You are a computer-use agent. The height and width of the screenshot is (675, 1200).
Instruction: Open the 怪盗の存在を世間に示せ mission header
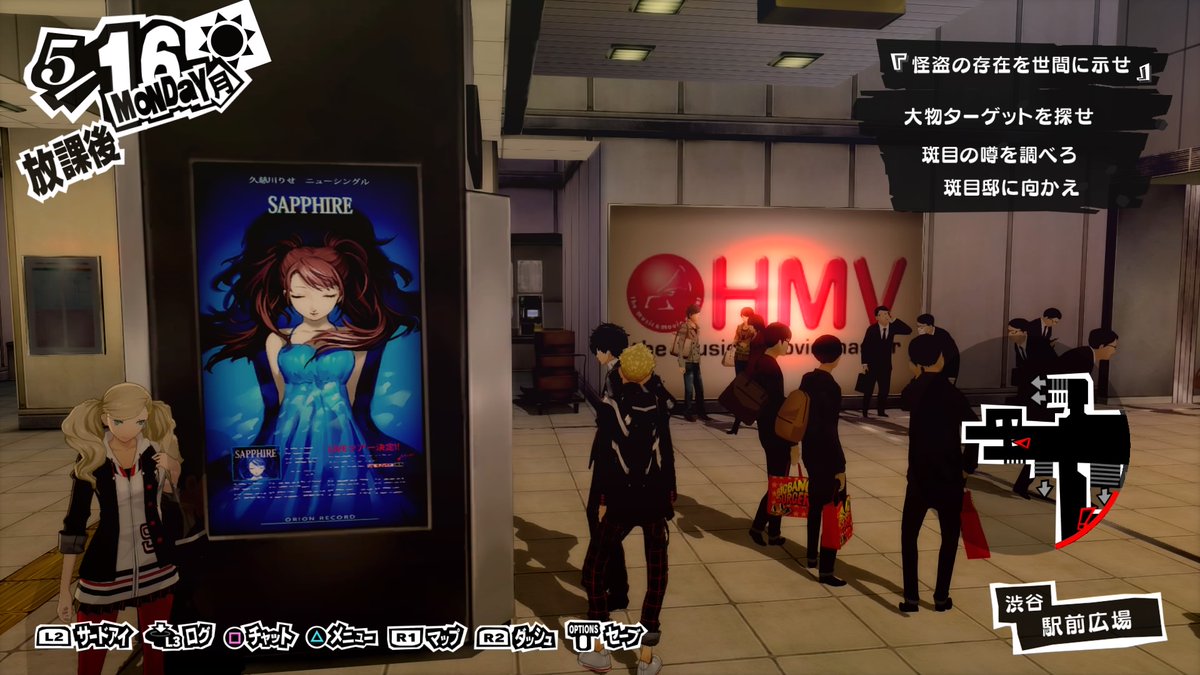pos(1022,67)
